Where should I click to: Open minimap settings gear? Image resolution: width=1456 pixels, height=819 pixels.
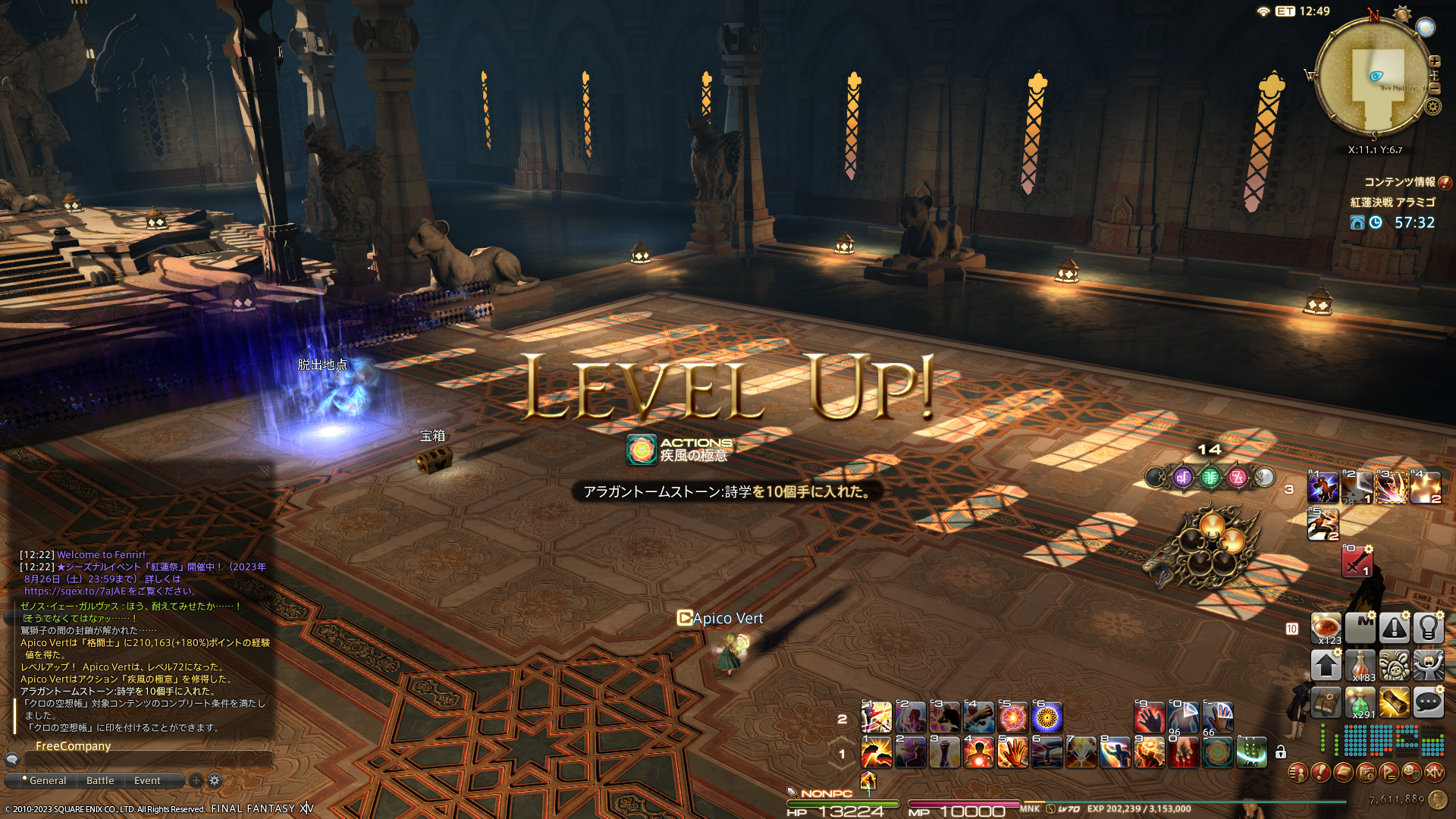pos(1432,106)
